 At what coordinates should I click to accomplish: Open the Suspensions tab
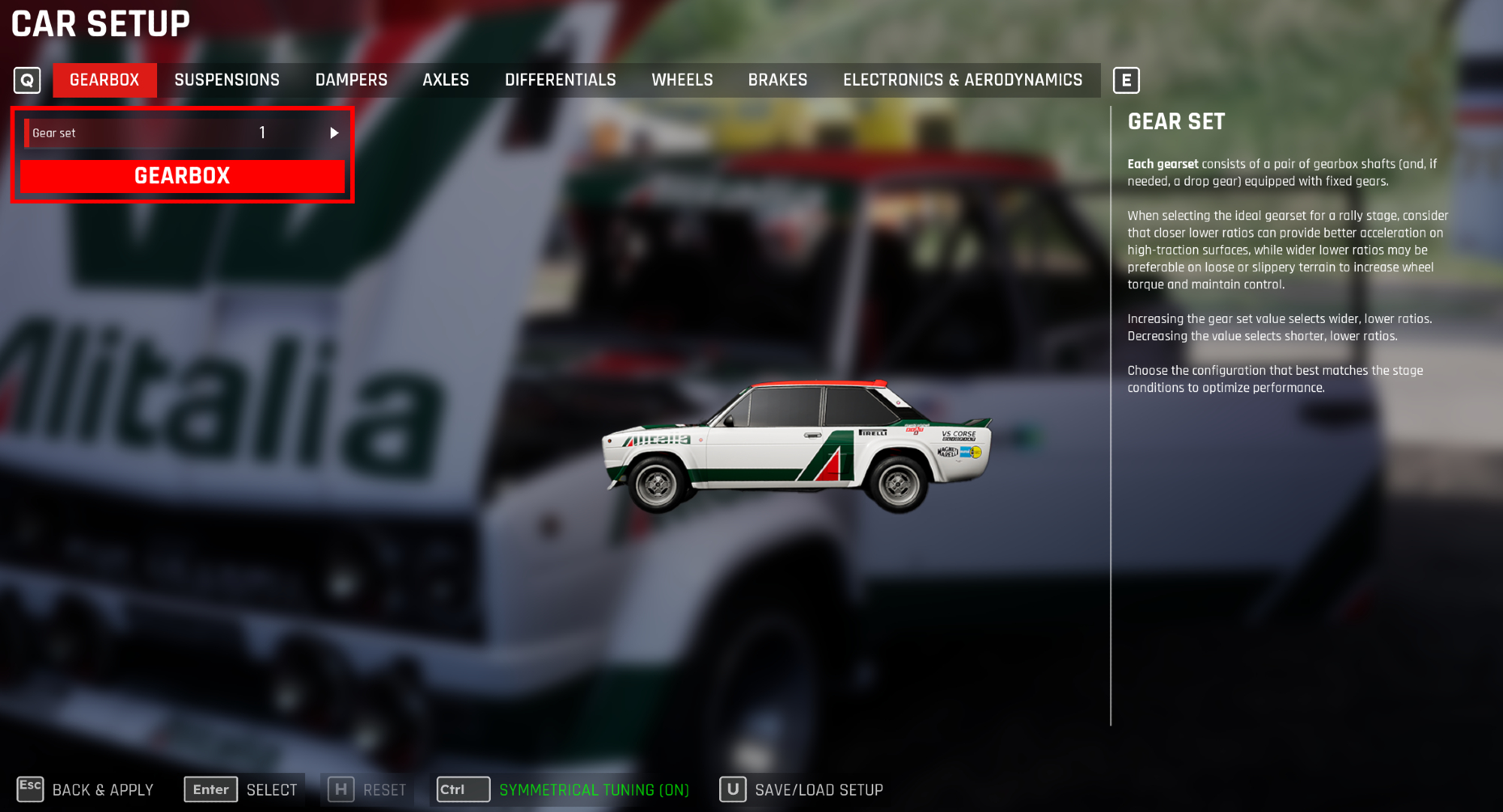227,80
